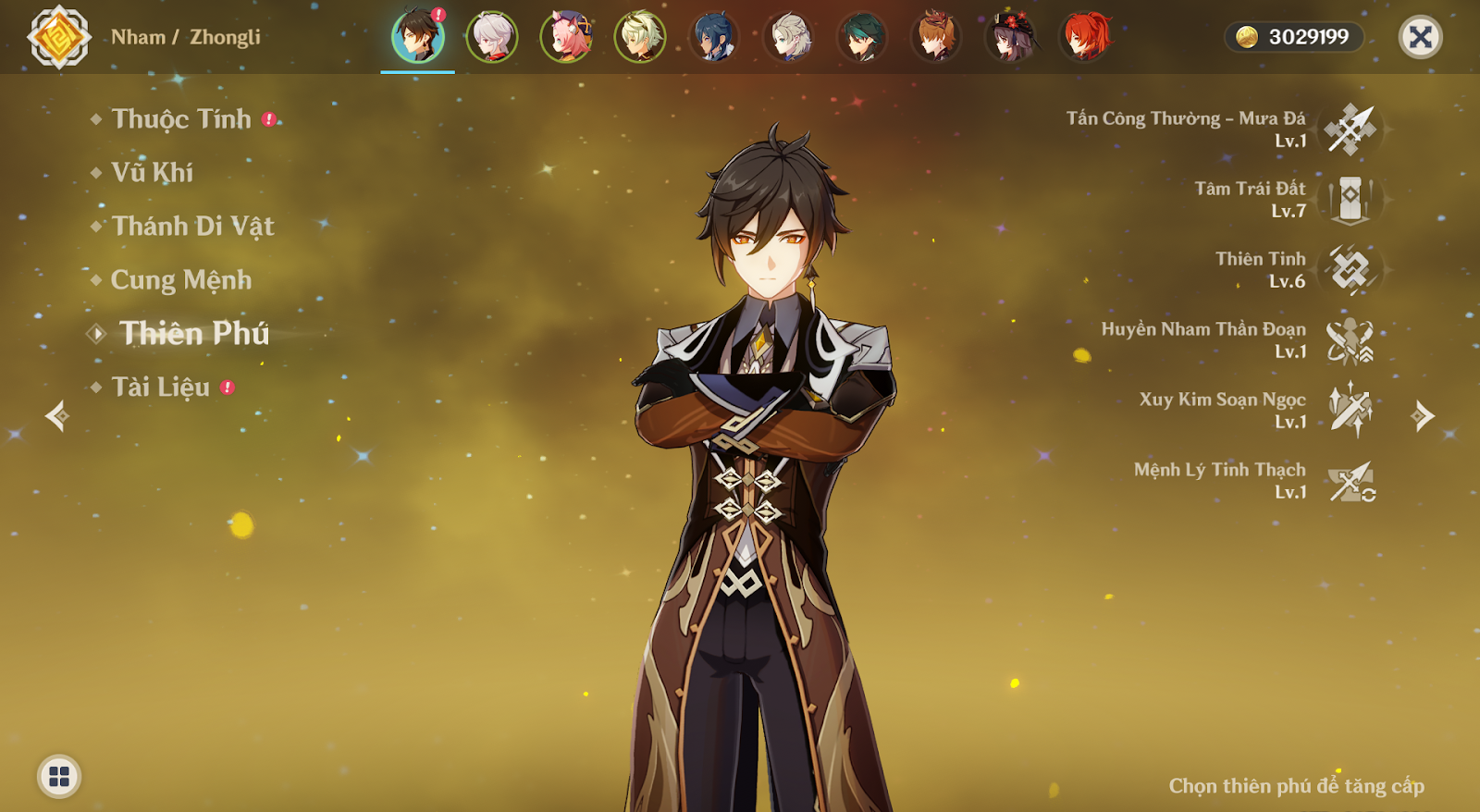
Task: Open the Tài Liệu section
Action: coord(161,388)
